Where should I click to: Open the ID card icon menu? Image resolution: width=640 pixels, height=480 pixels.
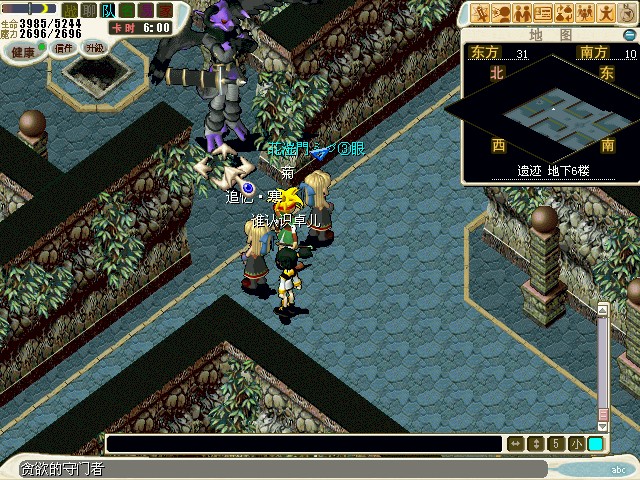[543, 13]
